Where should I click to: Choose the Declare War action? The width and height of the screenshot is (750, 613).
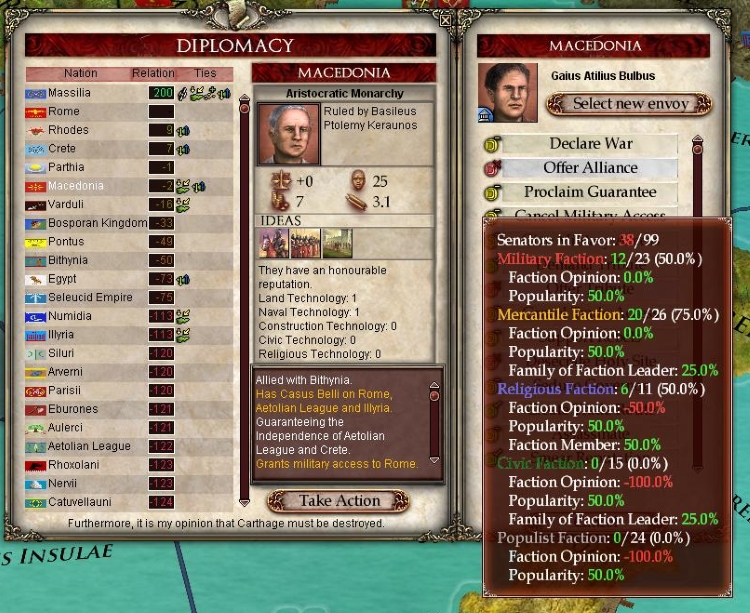click(590, 144)
